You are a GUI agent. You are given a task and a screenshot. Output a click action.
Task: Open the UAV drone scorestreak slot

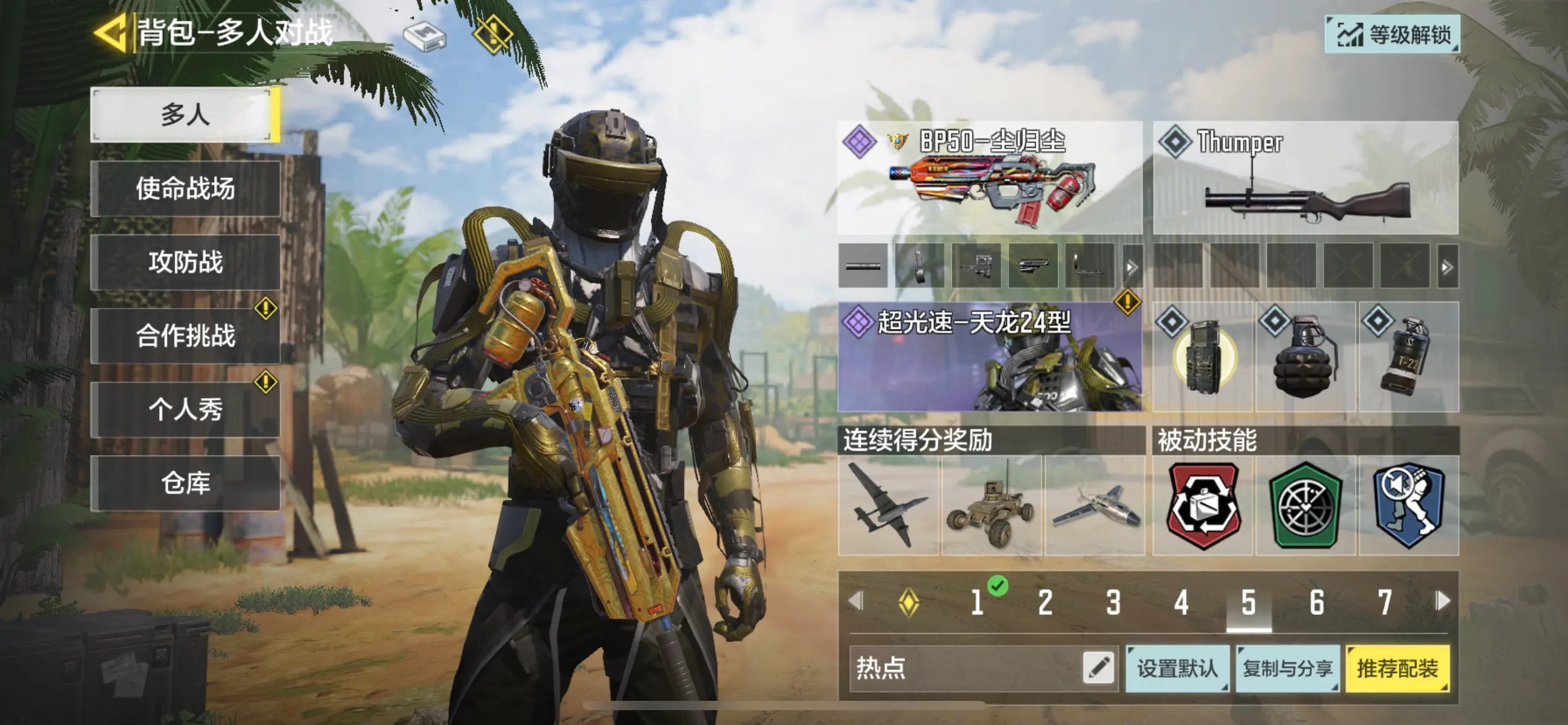click(888, 506)
